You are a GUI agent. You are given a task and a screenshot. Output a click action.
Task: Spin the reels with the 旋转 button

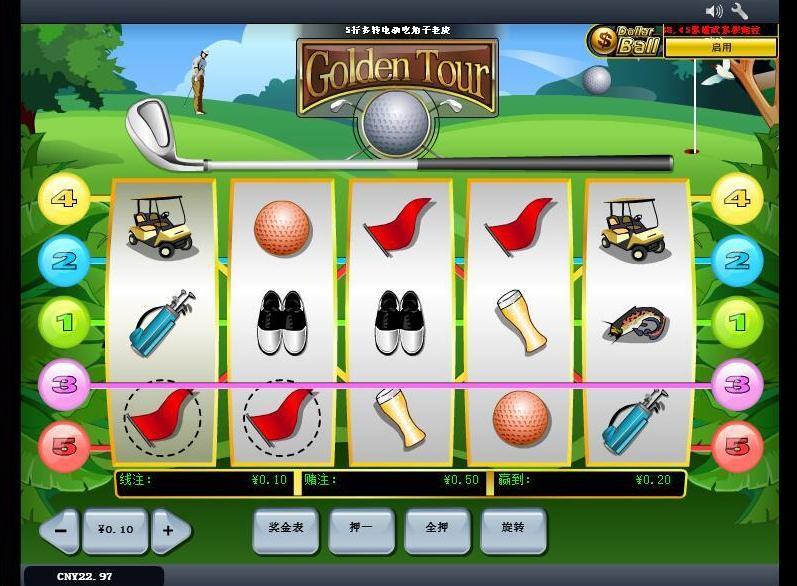(x=513, y=528)
